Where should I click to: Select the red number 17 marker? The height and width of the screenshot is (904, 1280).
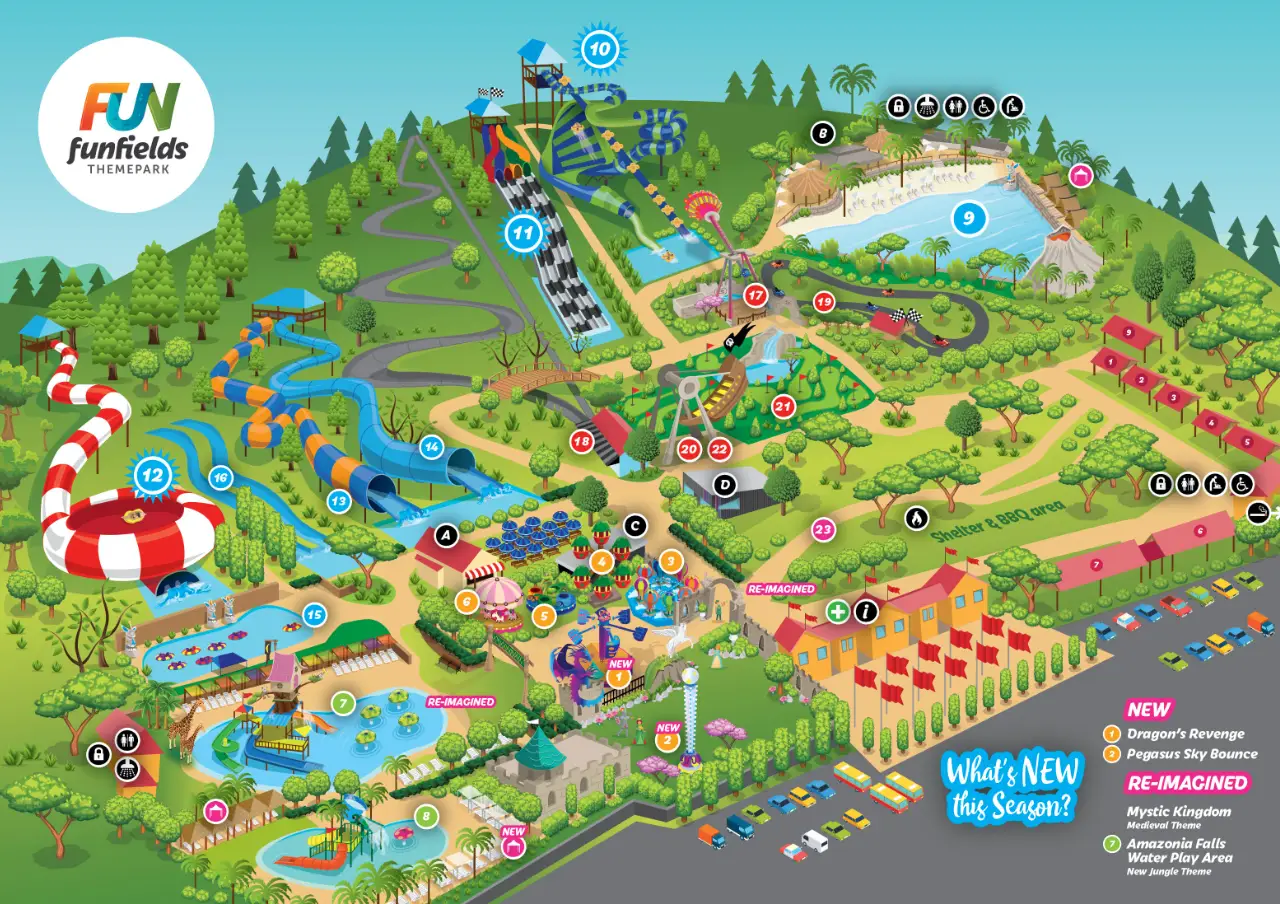[755, 296]
